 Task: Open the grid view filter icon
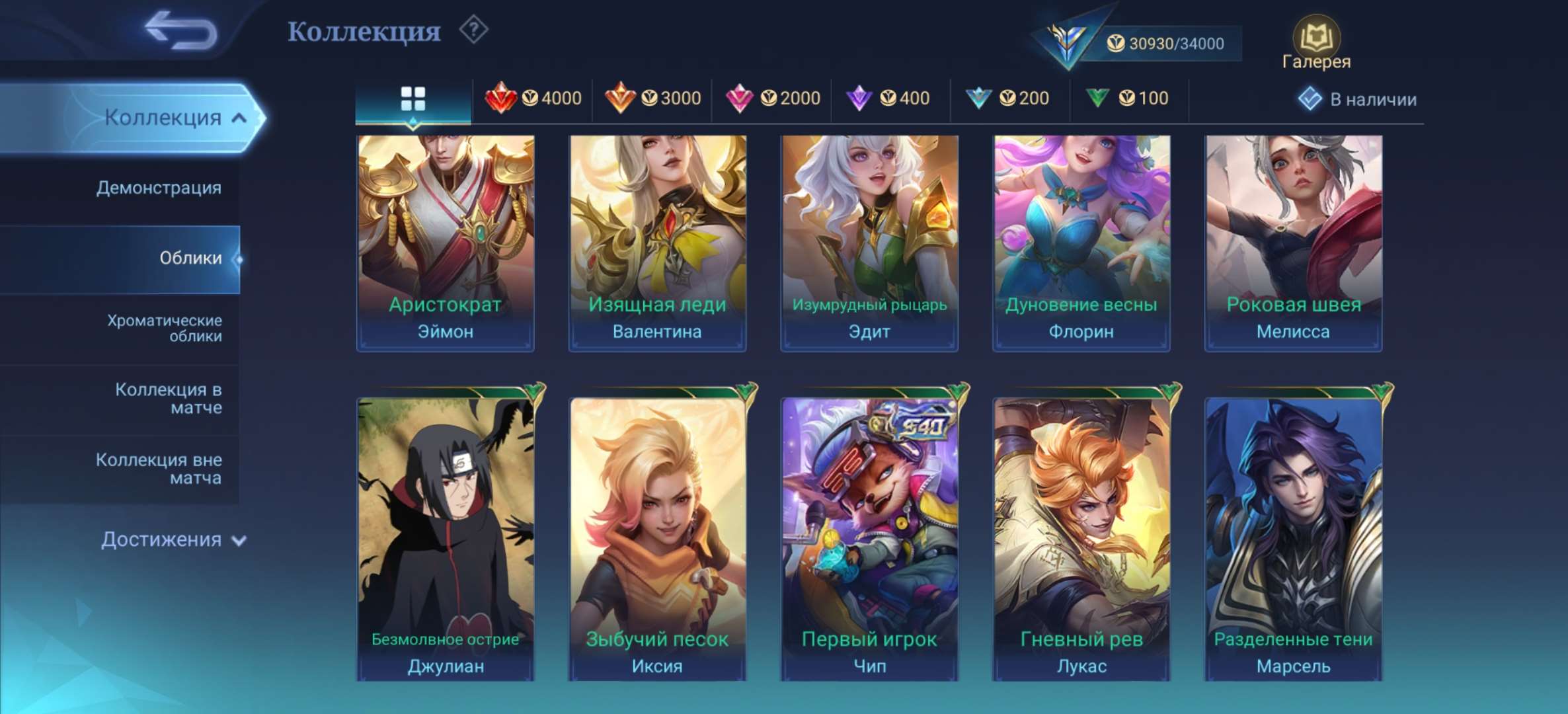pos(413,97)
